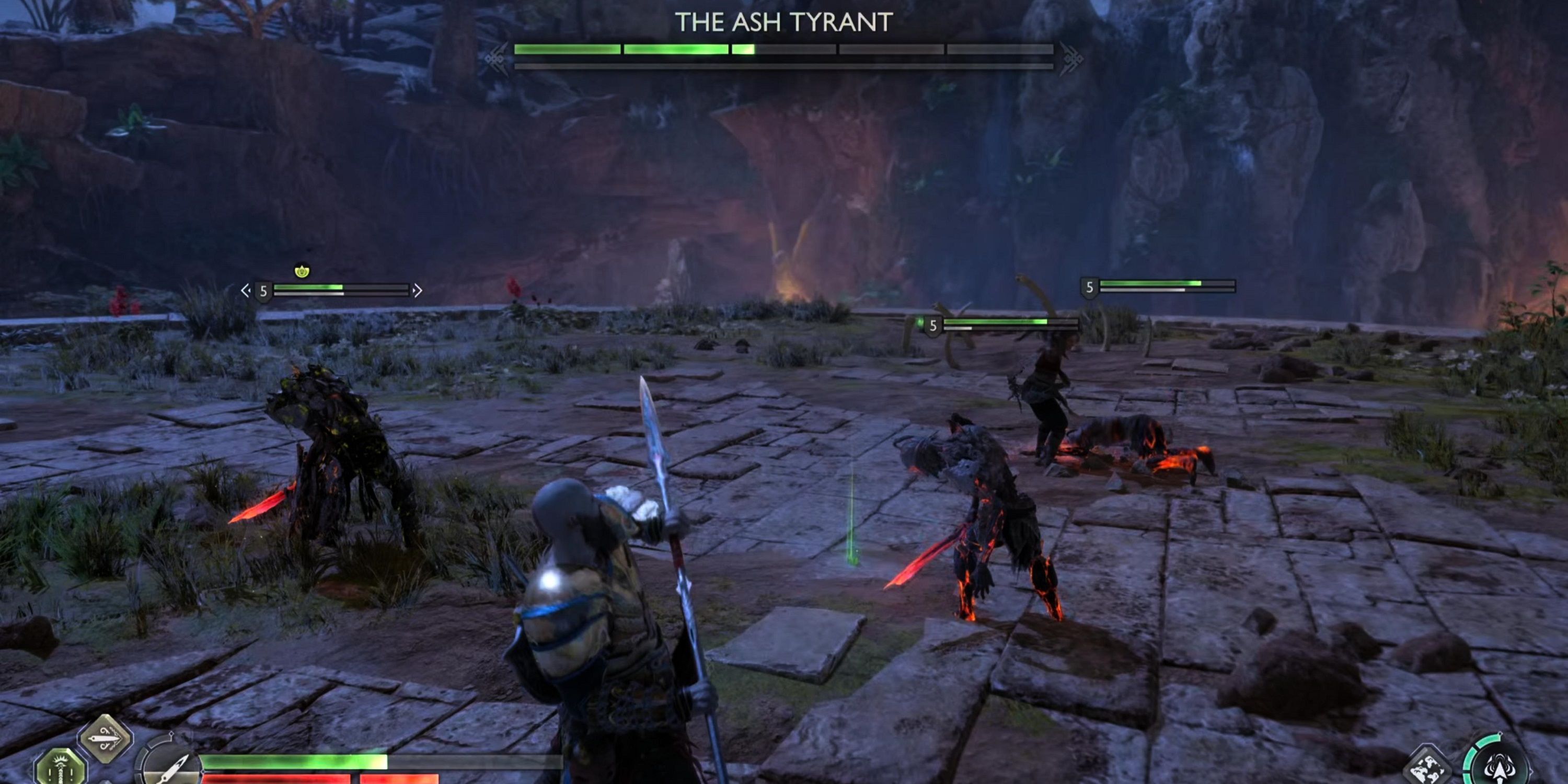The height and width of the screenshot is (784, 1568).
Task: Select THE ASH TYRANT boss title
Action: pos(784,23)
